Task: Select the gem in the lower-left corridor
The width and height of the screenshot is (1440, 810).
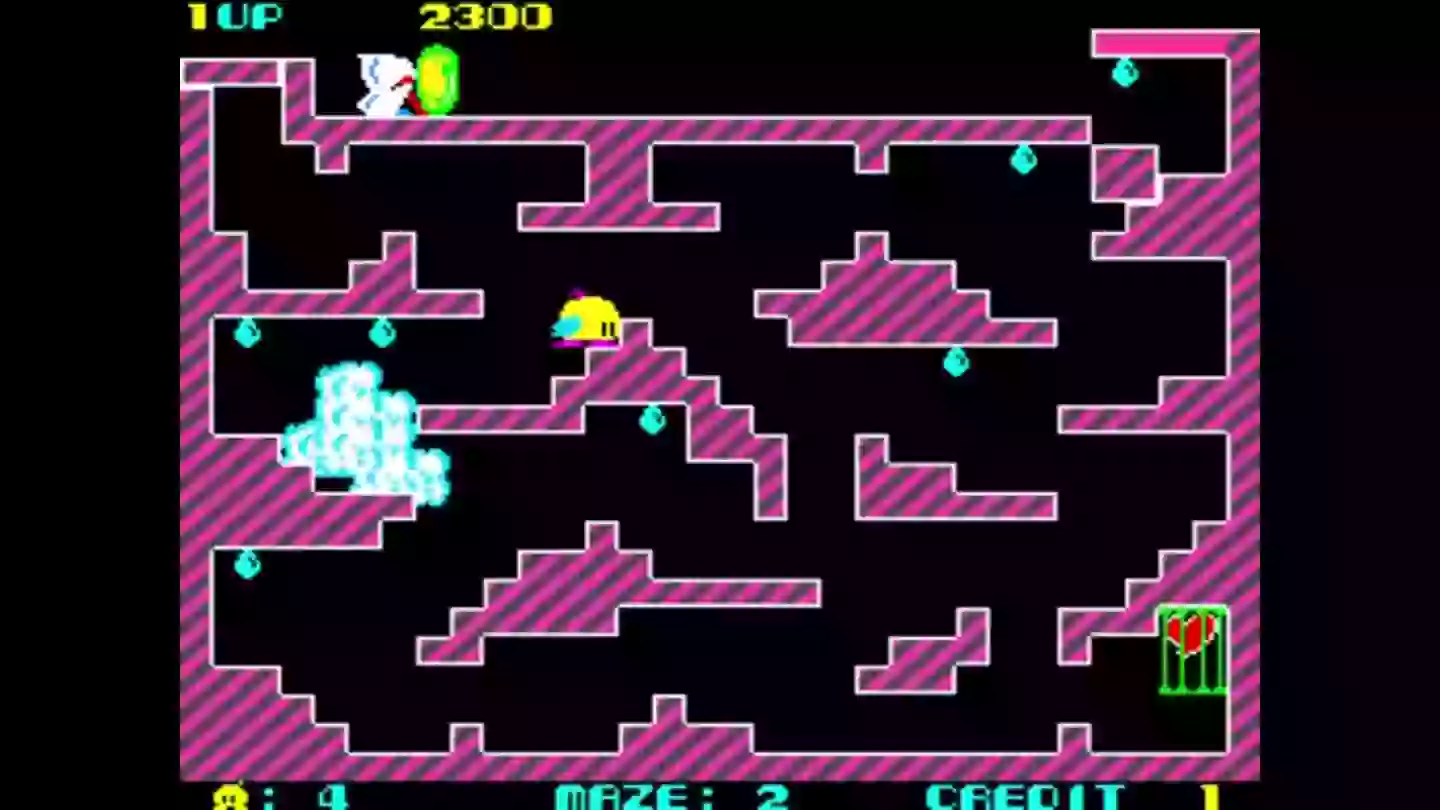Action: [x=245, y=565]
